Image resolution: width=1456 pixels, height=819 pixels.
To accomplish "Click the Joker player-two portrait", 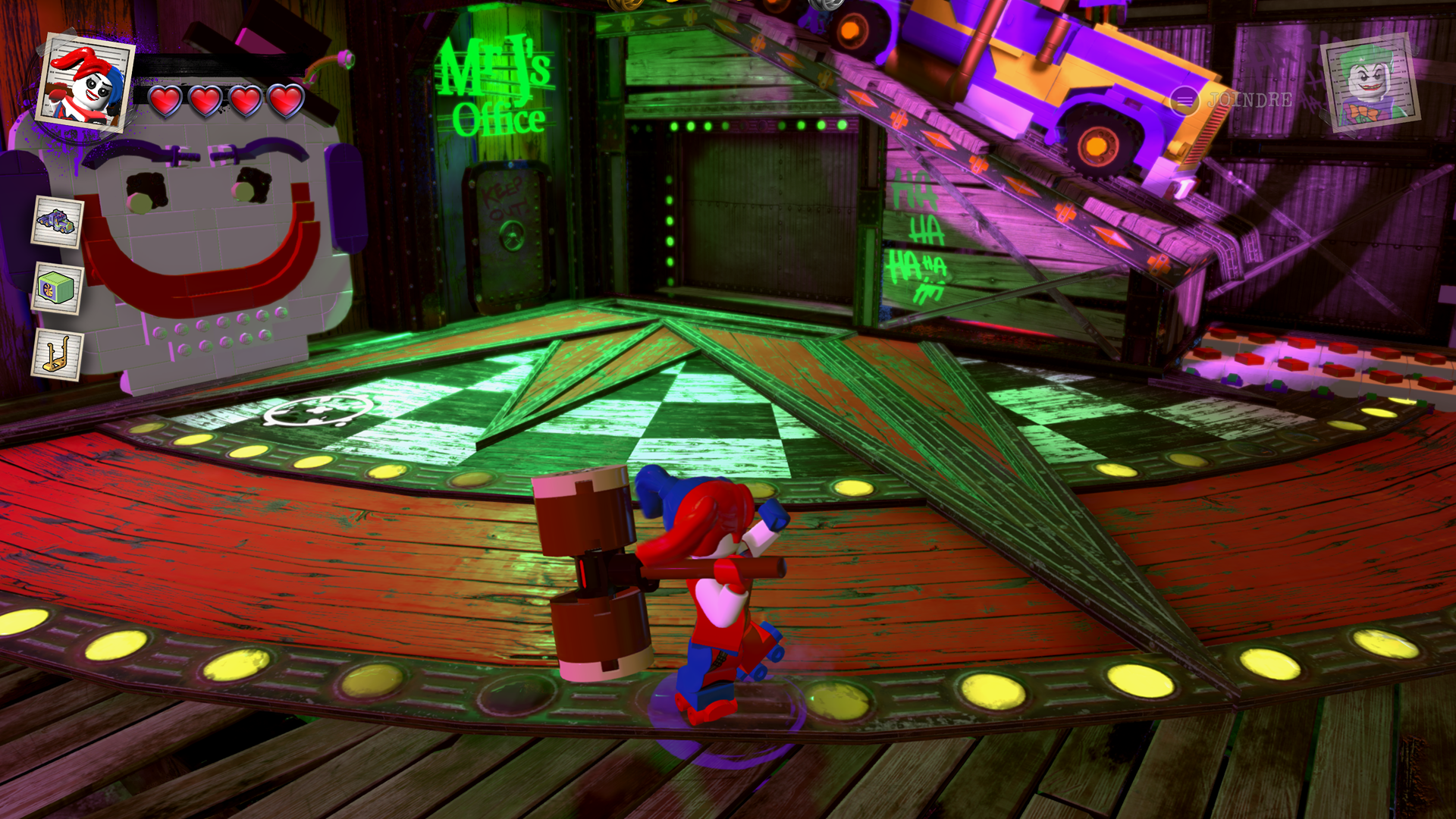I will 1370,82.
